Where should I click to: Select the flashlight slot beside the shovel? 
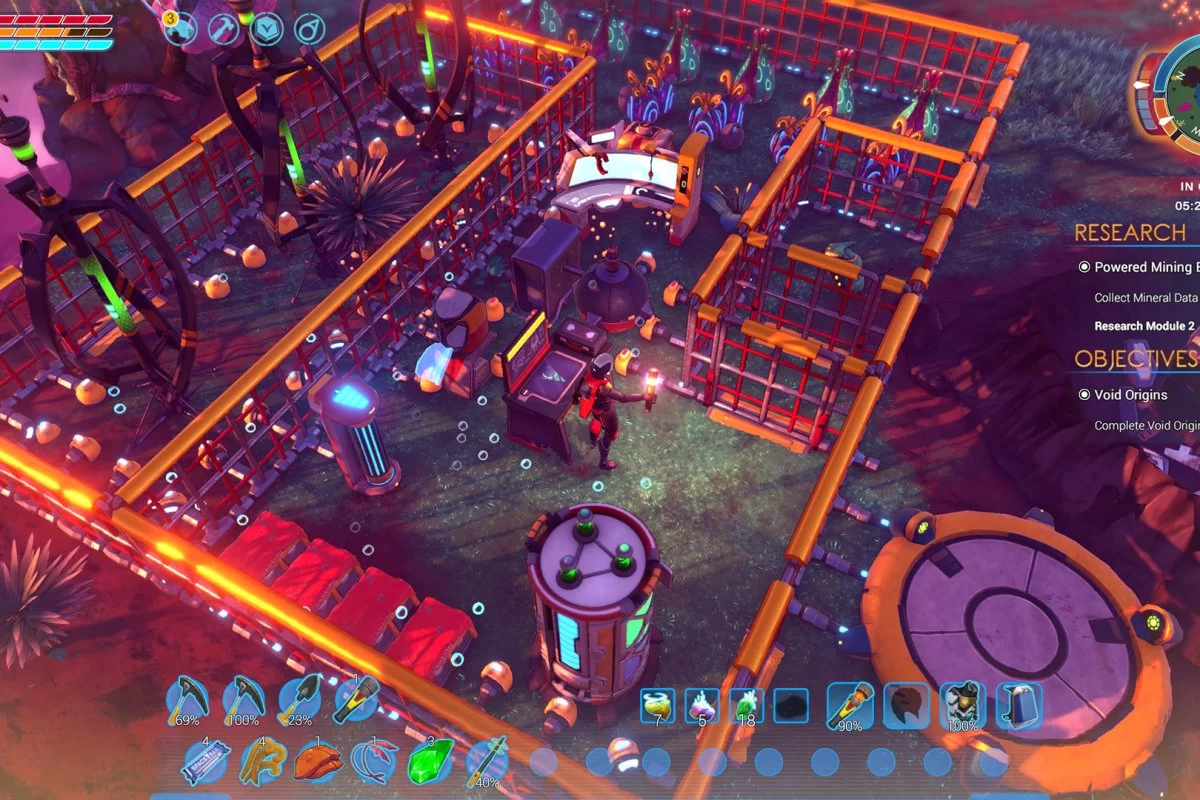[x=355, y=699]
